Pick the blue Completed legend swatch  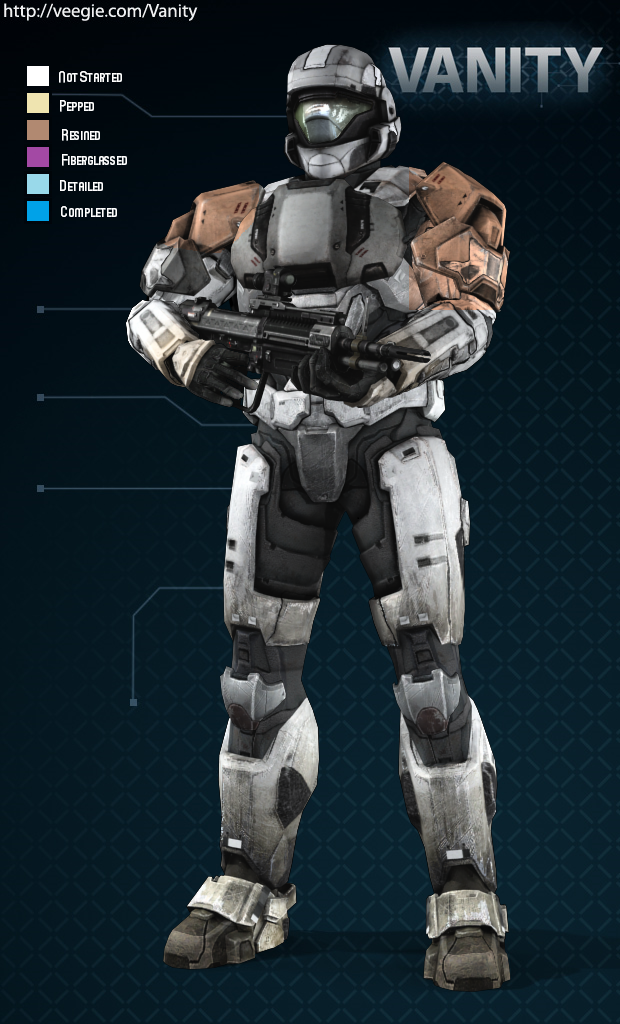pyautogui.click(x=38, y=211)
